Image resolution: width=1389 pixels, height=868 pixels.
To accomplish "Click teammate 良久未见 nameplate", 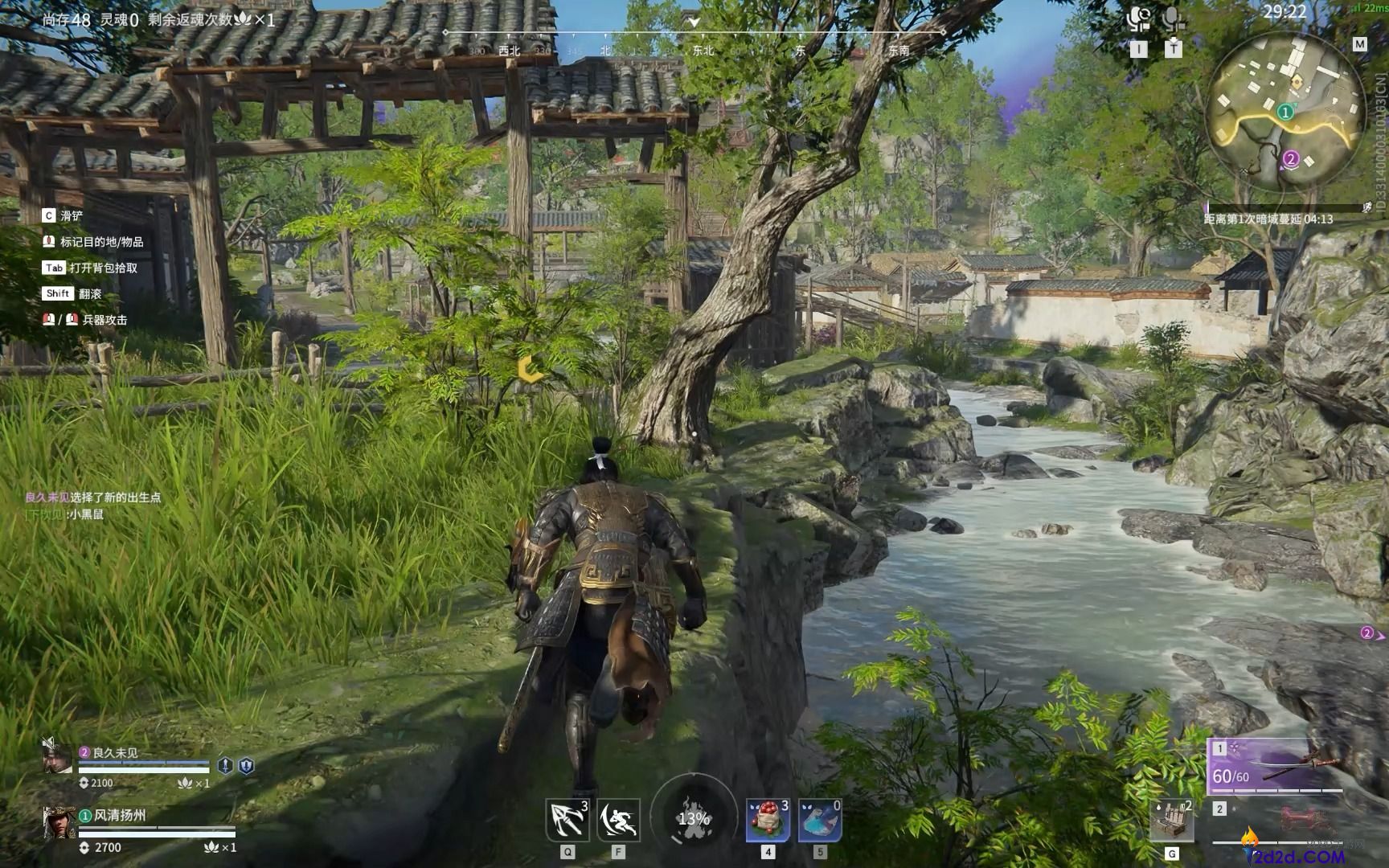I will (116, 751).
